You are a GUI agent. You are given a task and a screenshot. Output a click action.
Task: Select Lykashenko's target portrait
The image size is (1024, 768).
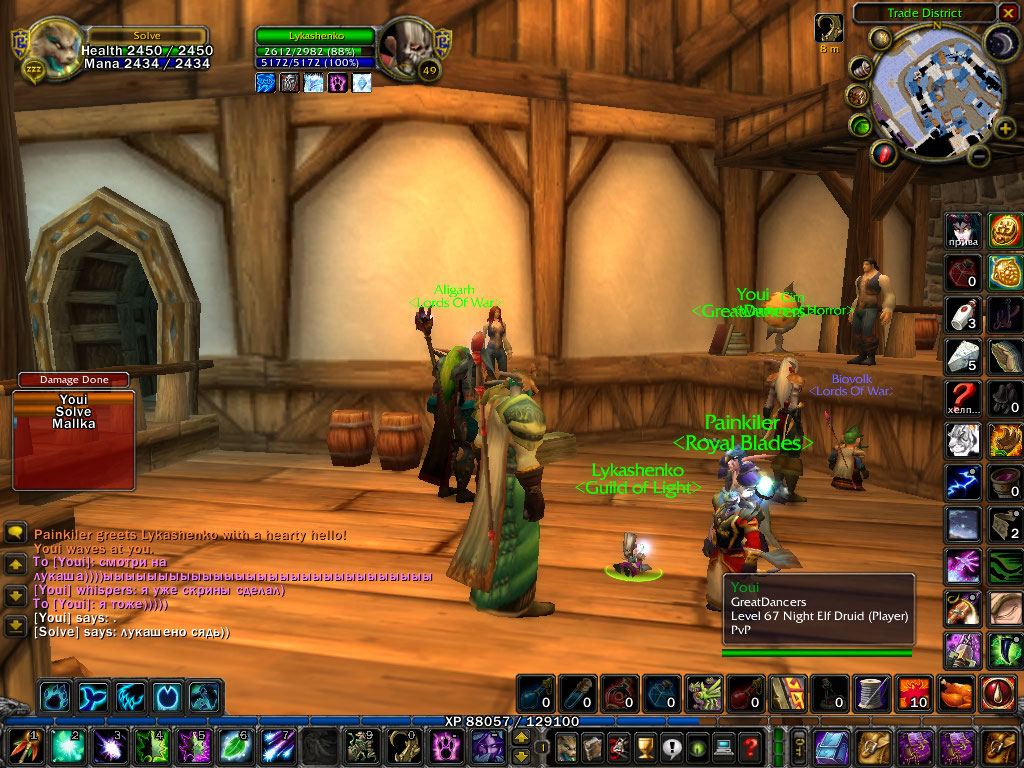[x=411, y=47]
